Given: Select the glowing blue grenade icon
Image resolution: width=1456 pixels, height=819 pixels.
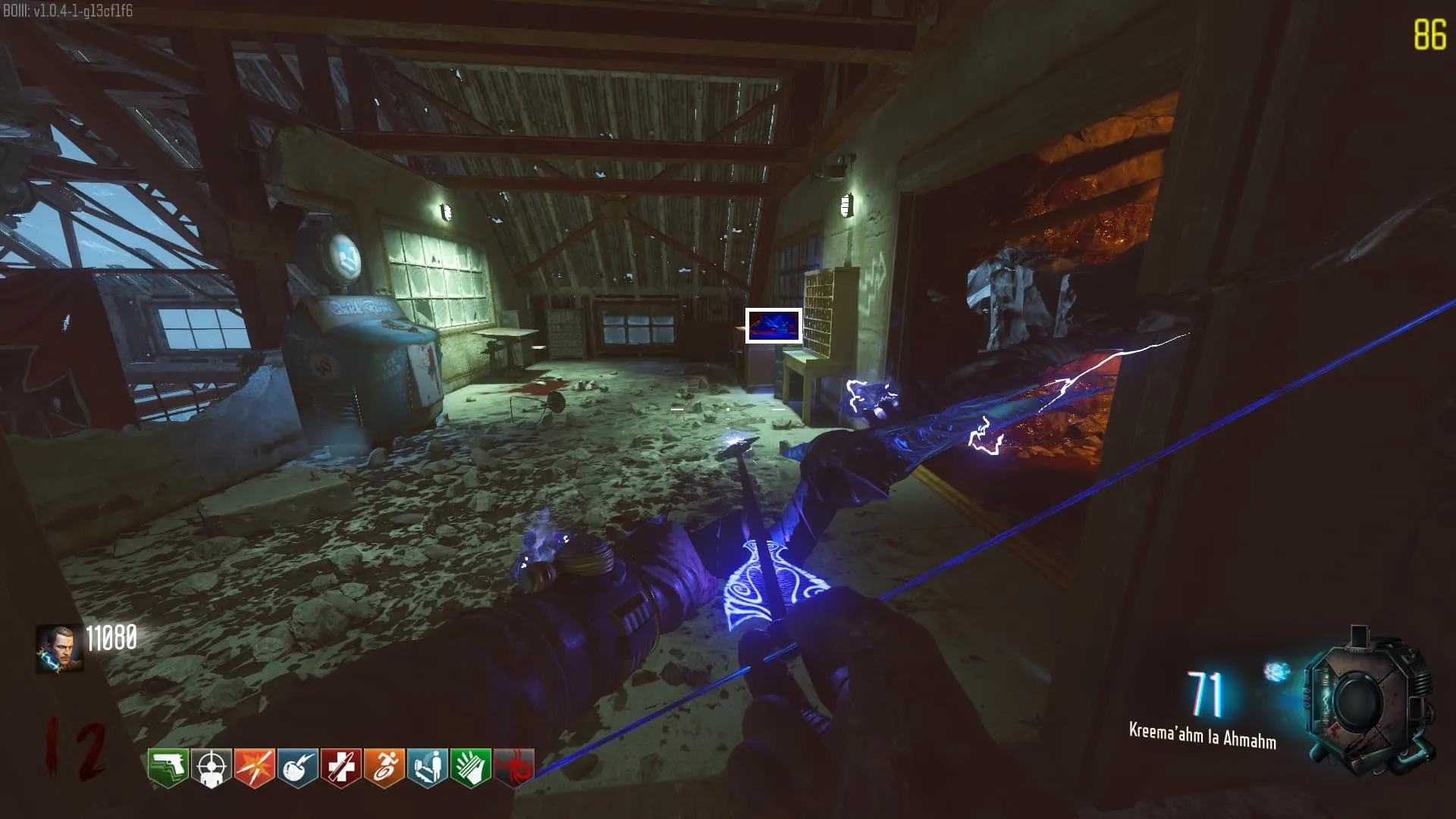Looking at the screenshot, I should (x=1276, y=671).
